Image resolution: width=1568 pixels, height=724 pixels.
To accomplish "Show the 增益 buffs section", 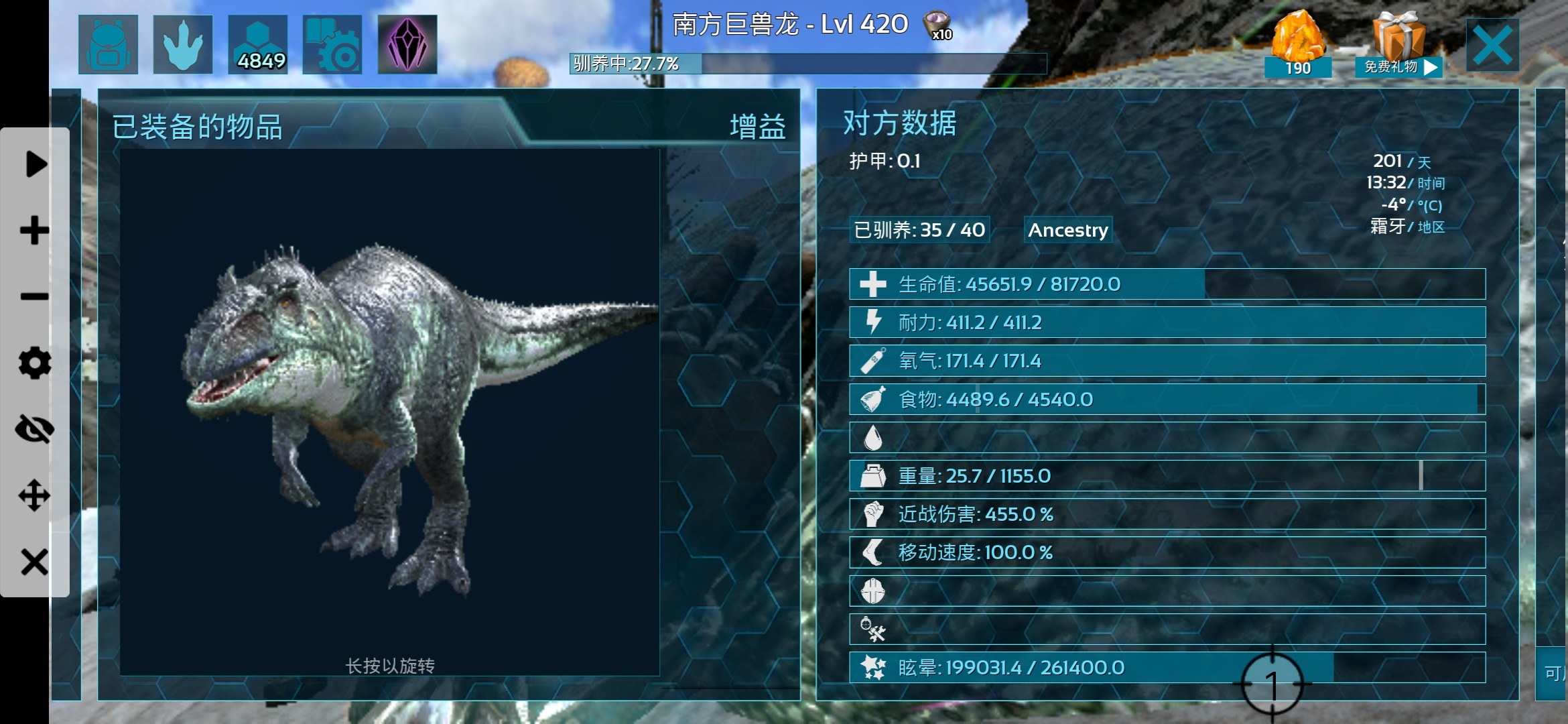I will pyautogui.click(x=757, y=127).
